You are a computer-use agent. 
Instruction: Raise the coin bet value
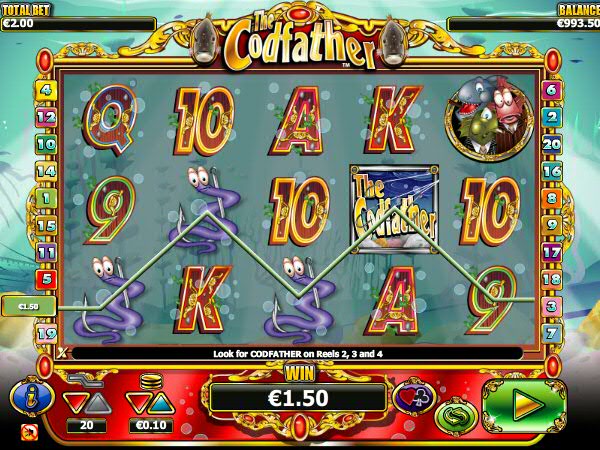pos(160,402)
